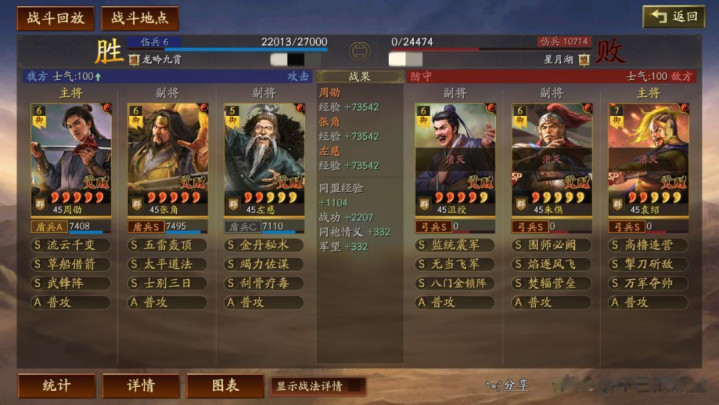Share the battle report via 分享
Screen dimensions: 719x405
(x=508, y=384)
